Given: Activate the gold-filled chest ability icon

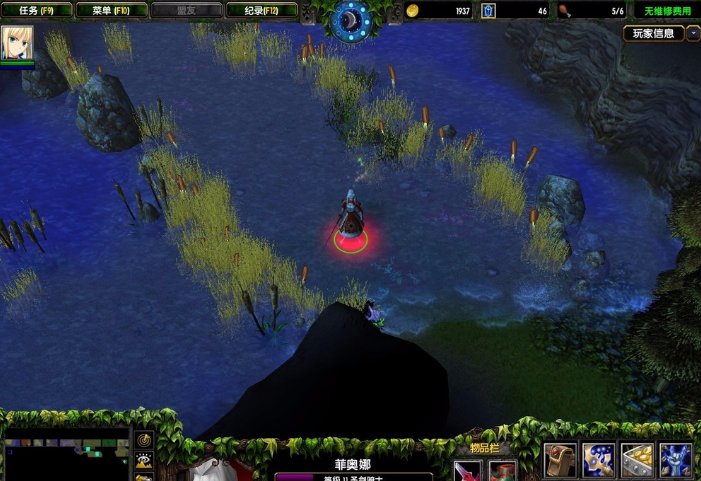Looking at the screenshot, I should click(637, 460).
